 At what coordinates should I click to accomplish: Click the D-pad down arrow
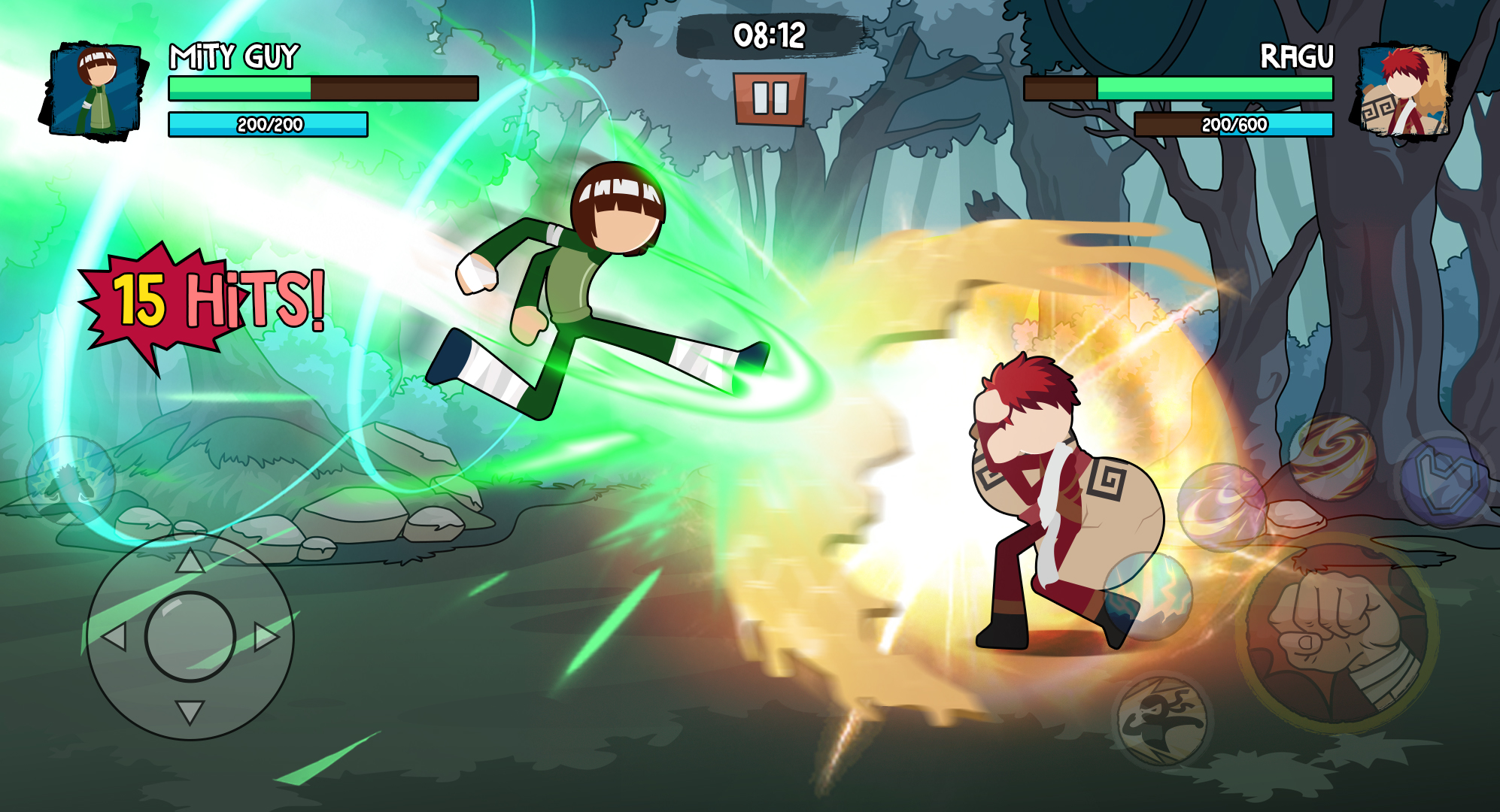[190, 711]
